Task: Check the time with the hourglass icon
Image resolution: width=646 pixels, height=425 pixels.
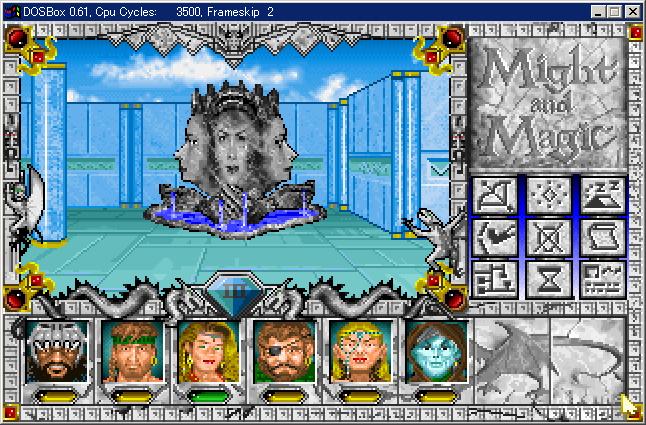Action: (x=548, y=282)
